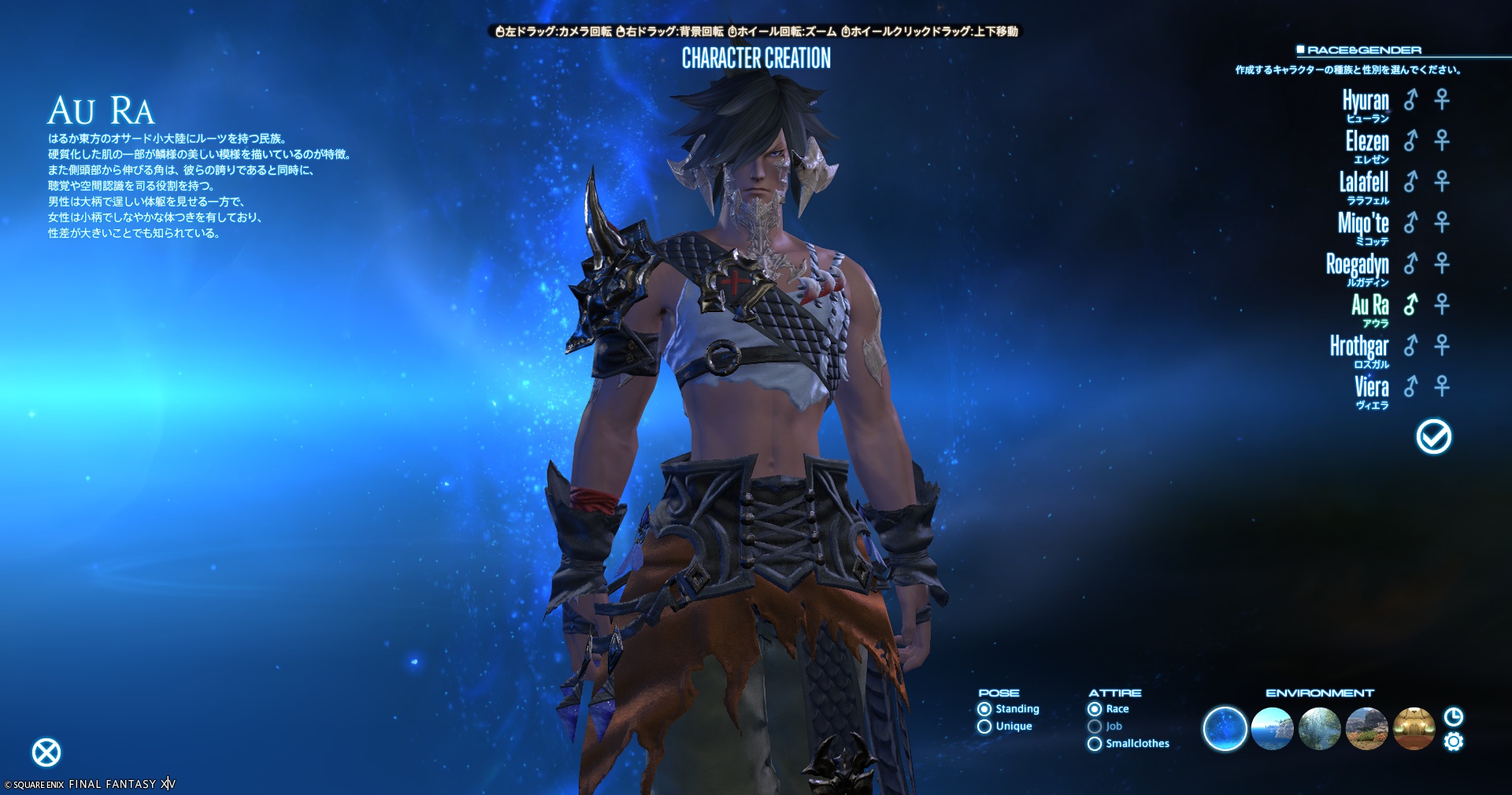
Task: Pick the forest waterfall environment thumbnail
Action: tap(1319, 729)
